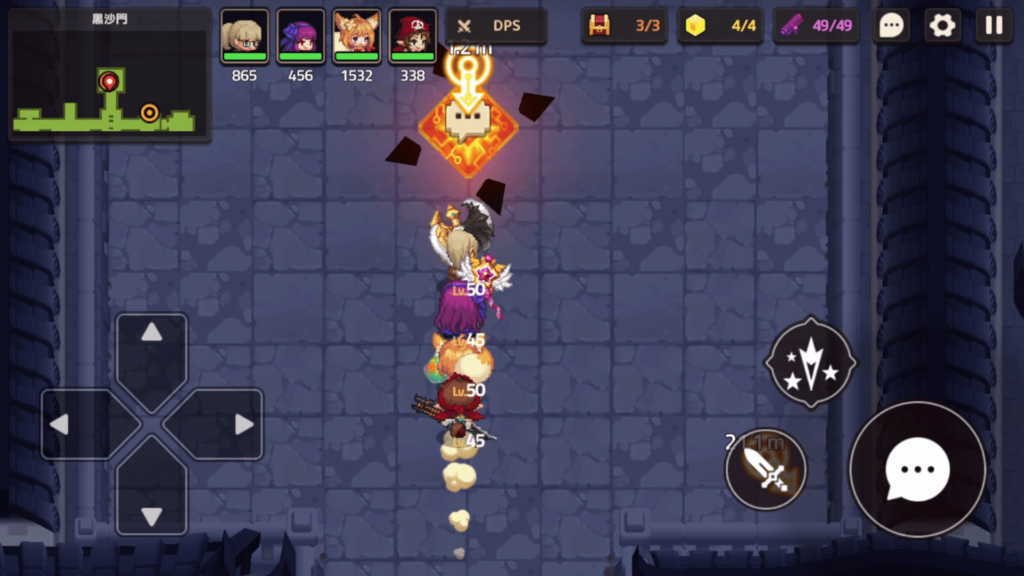
Task: Select the red-hat hero portrait
Action: [x=412, y=37]
